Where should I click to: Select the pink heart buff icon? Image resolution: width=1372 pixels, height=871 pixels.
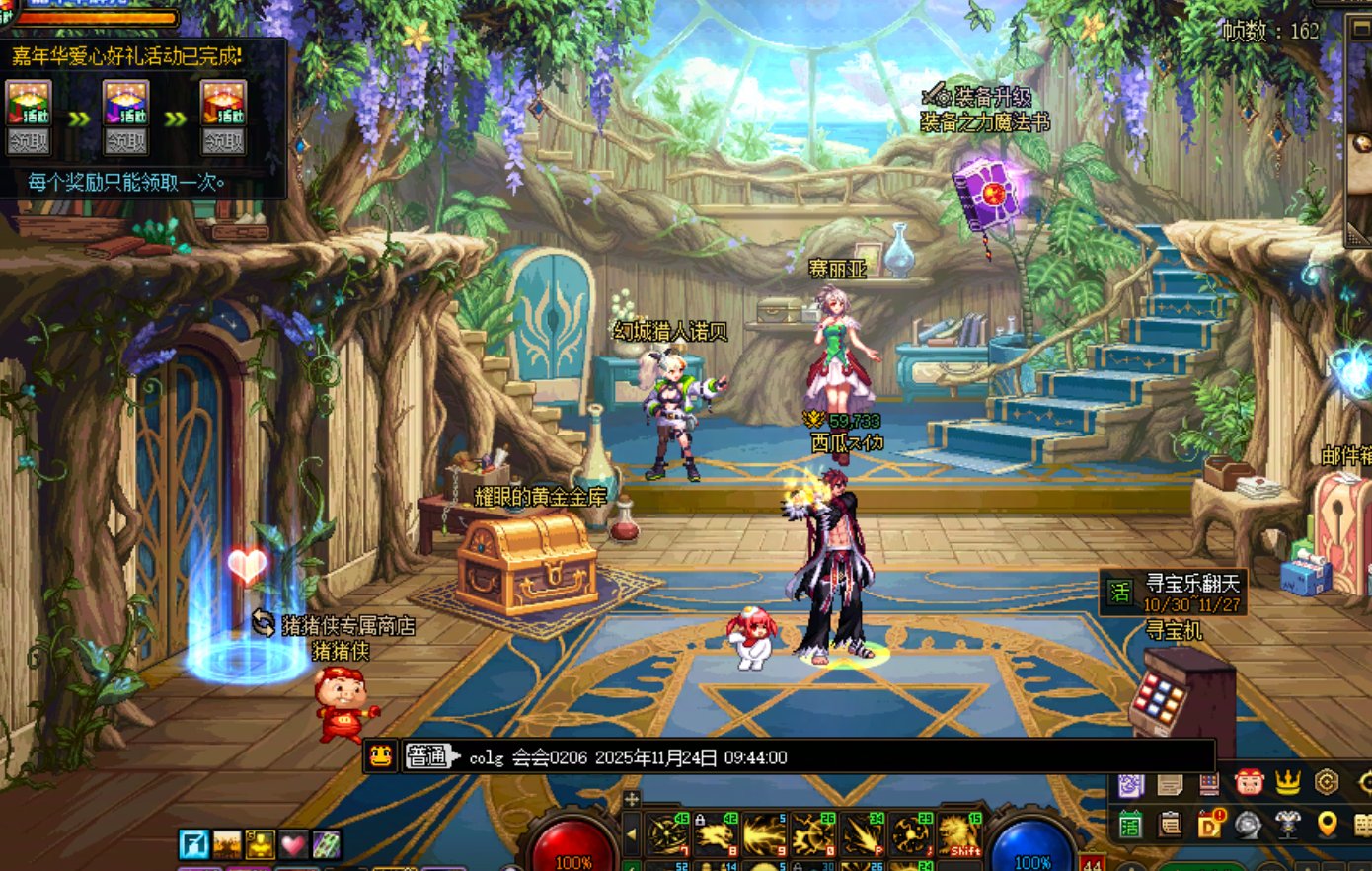[x=293, y=844]
